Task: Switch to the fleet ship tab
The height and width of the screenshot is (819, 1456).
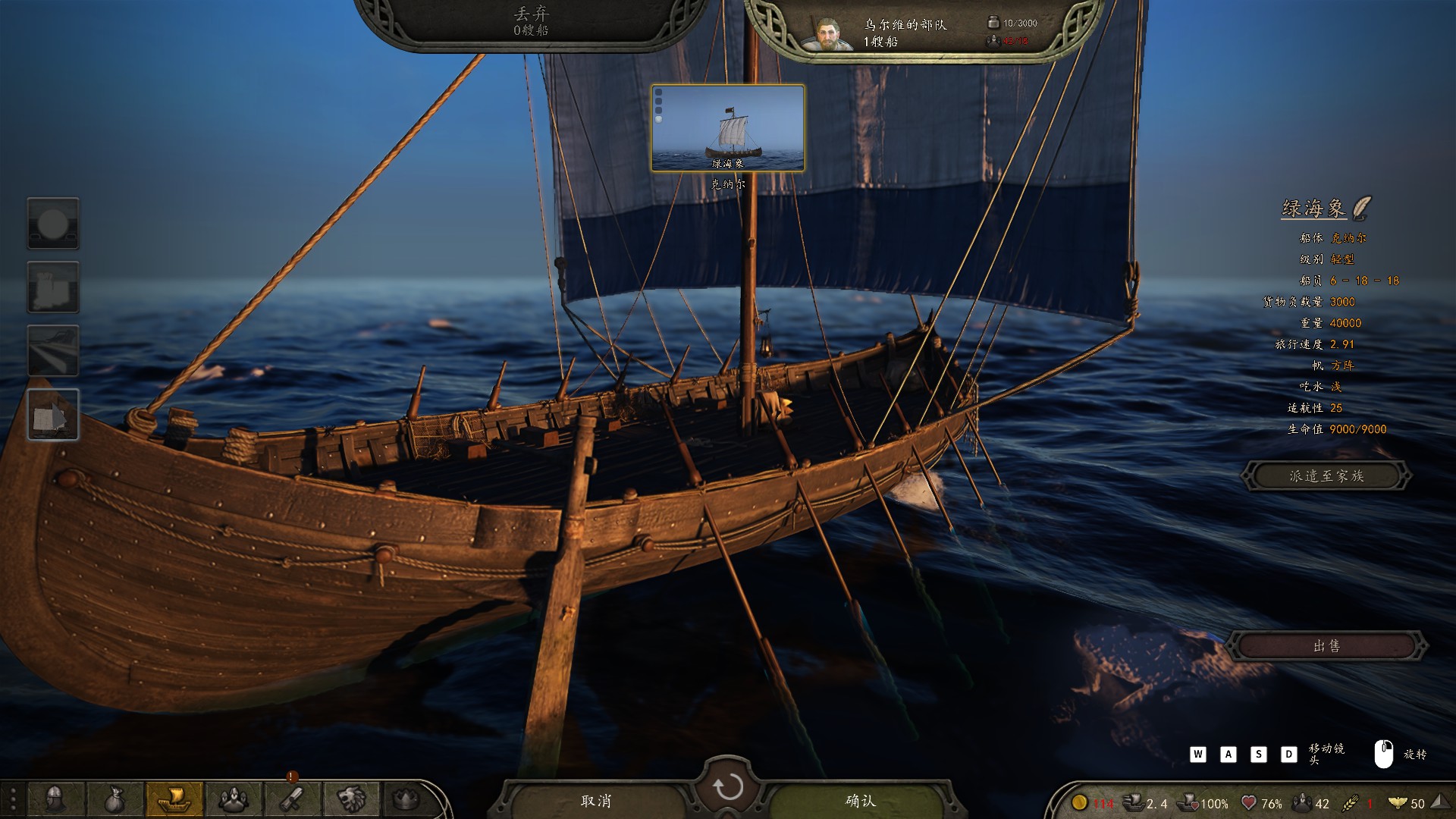Action: pyautogui.click(x=174, y=799)
